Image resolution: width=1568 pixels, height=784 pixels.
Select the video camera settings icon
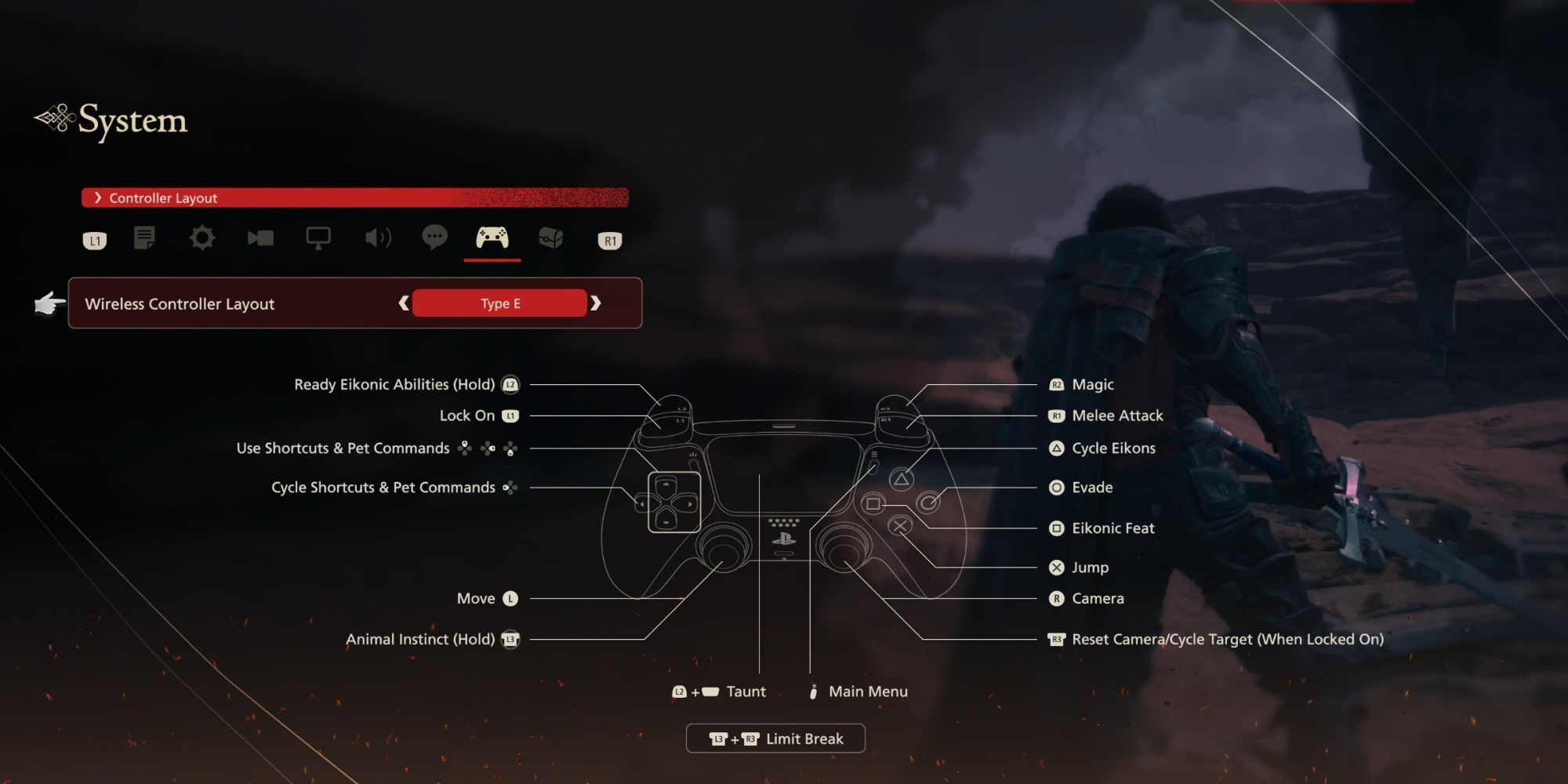click(x=261, y=239)
